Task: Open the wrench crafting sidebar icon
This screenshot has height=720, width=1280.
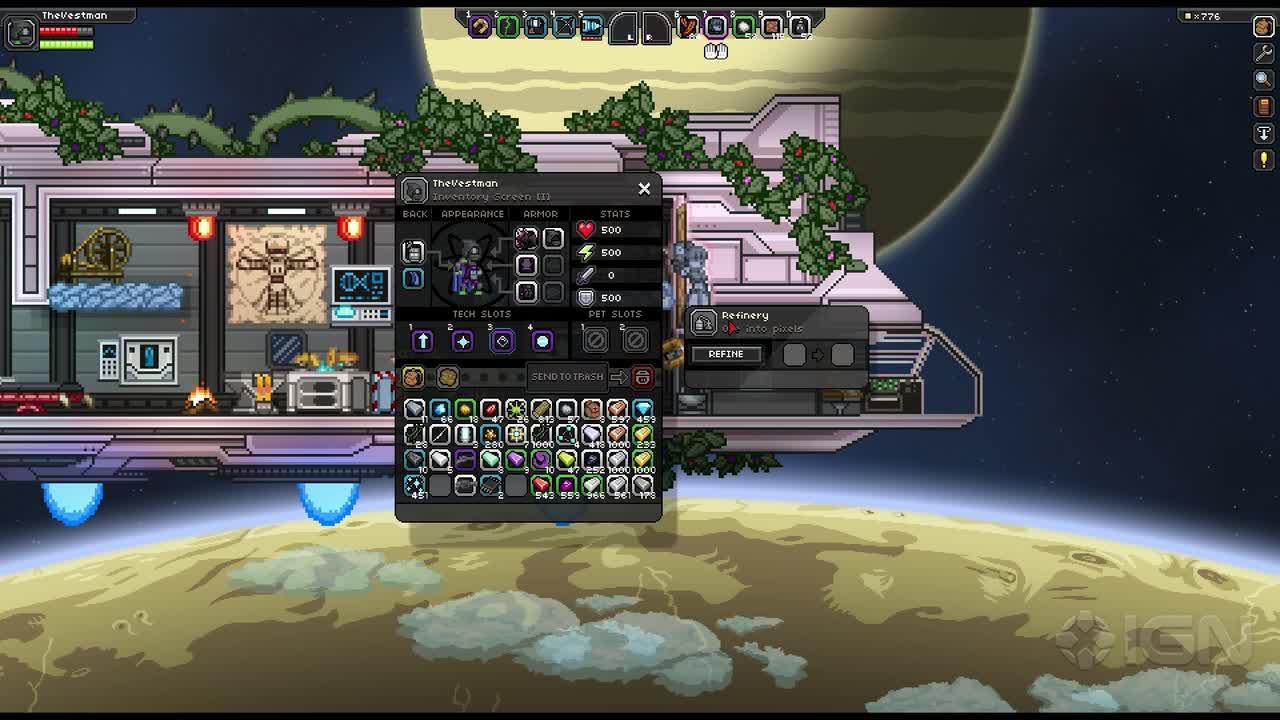Action: click(1263, 54)
